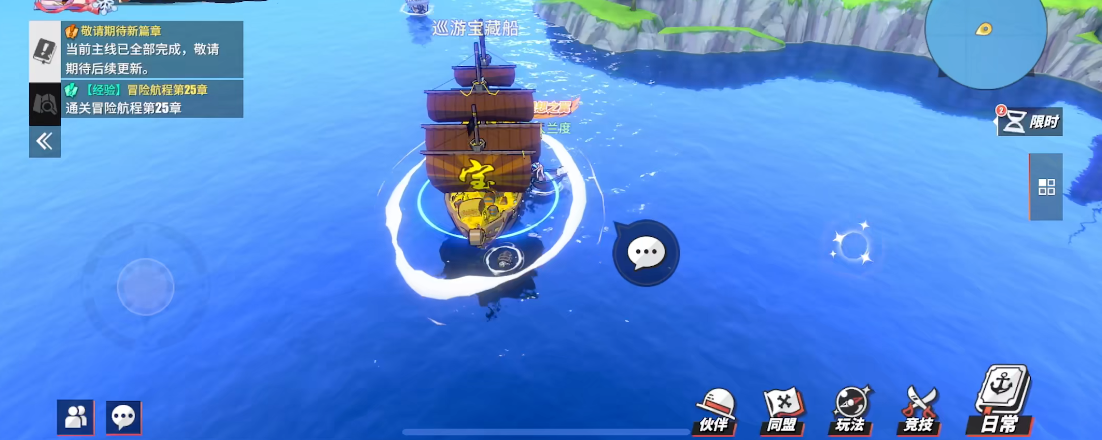Screen dimensions: 1102x440
Task: Select the 冒险航程第25章 experience quest entry
Action: [x=152, y=99]
